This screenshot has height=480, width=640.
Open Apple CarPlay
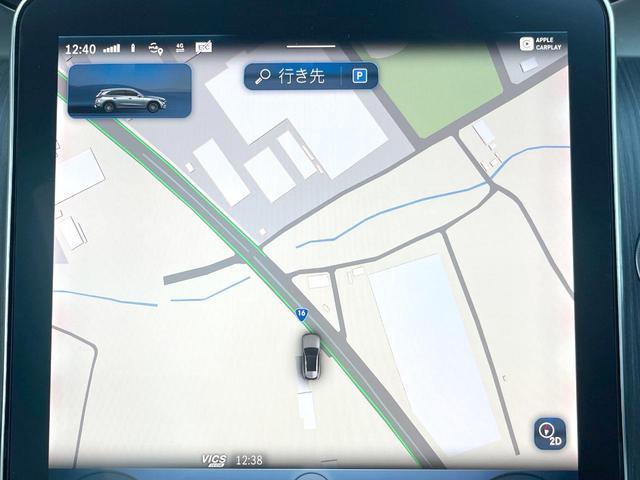(x=542, y=44)
